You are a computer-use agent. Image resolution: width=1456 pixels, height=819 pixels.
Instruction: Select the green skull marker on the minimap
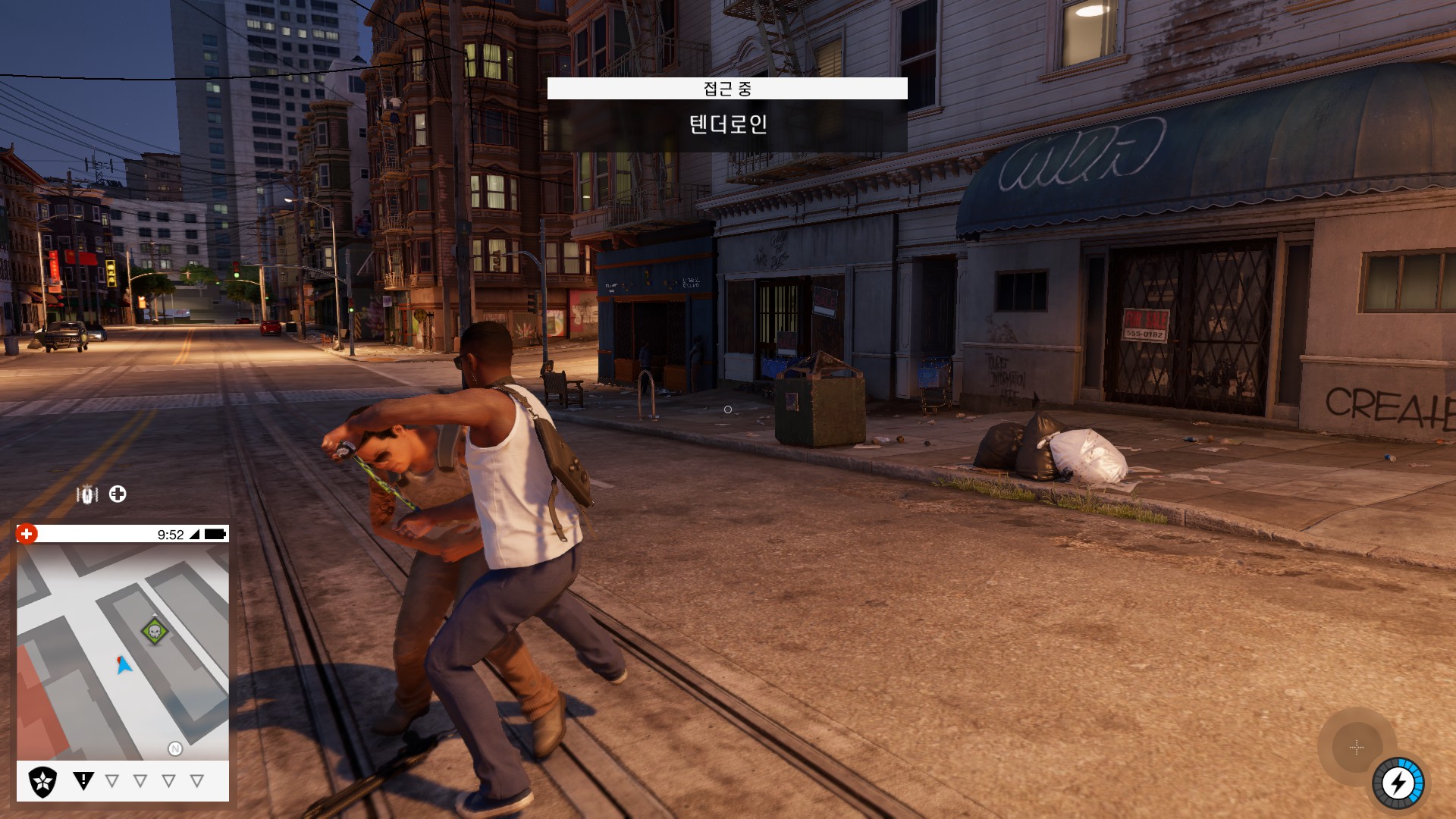point(155,631)
